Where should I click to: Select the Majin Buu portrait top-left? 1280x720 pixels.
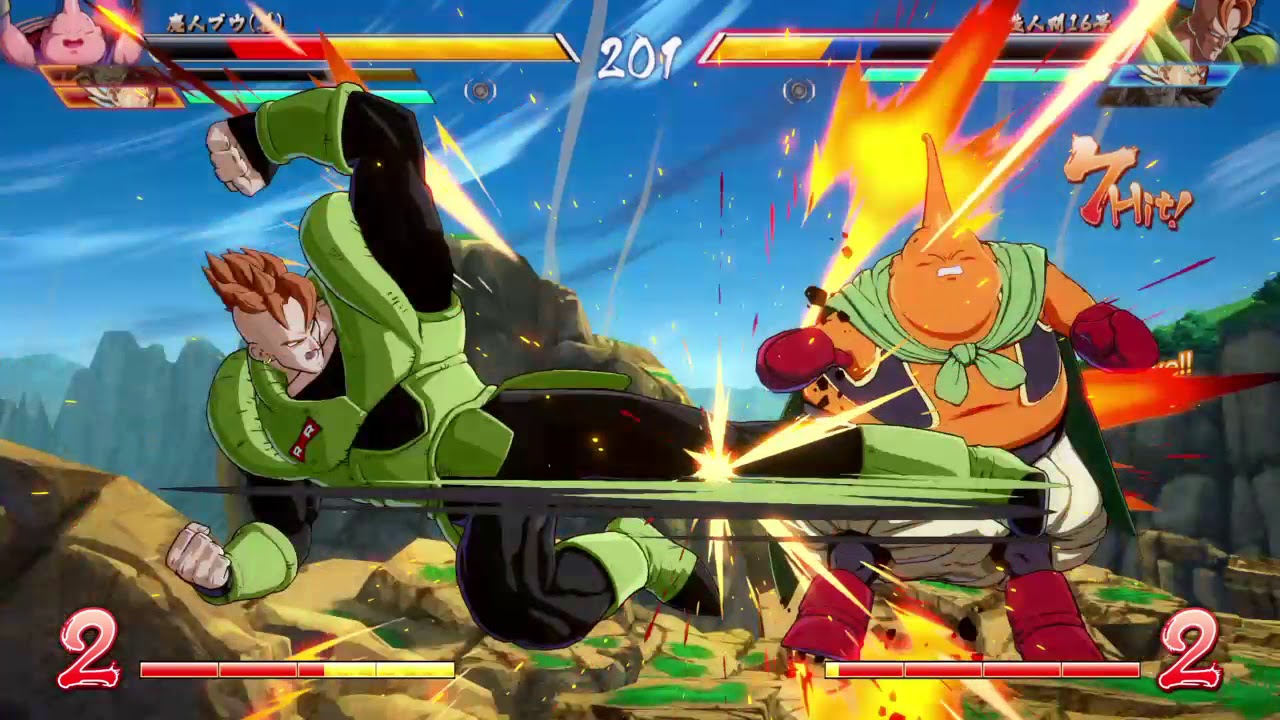[70, 30]
